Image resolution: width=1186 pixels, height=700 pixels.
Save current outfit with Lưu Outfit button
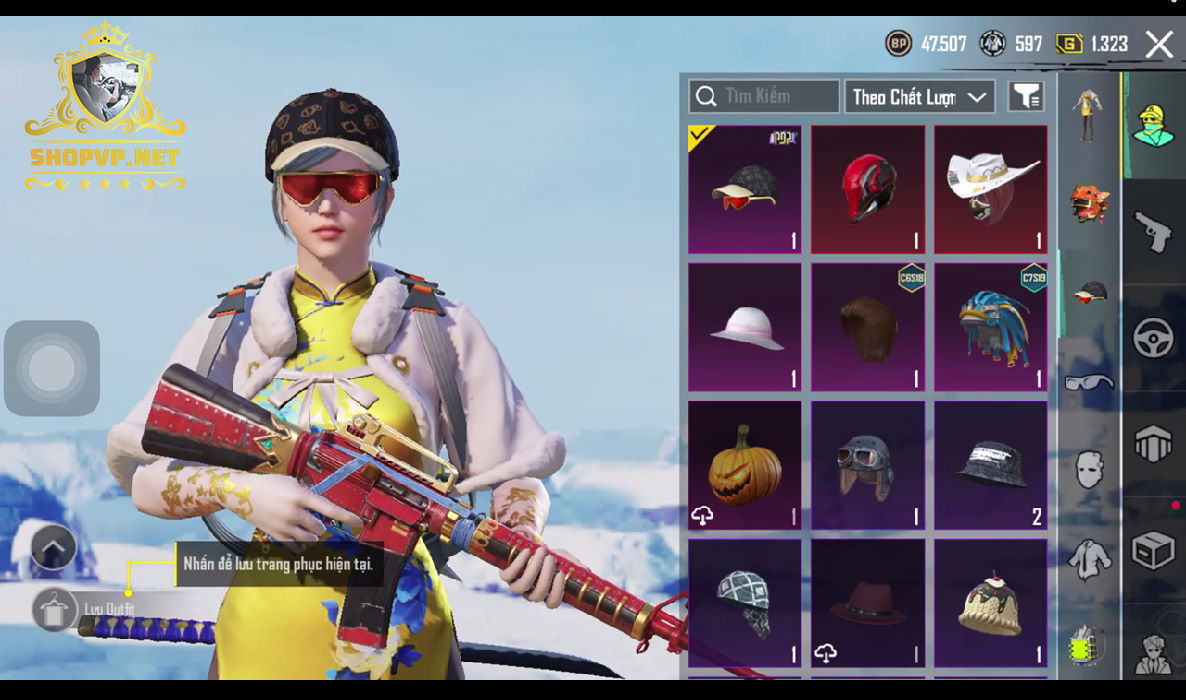(55, 609)
